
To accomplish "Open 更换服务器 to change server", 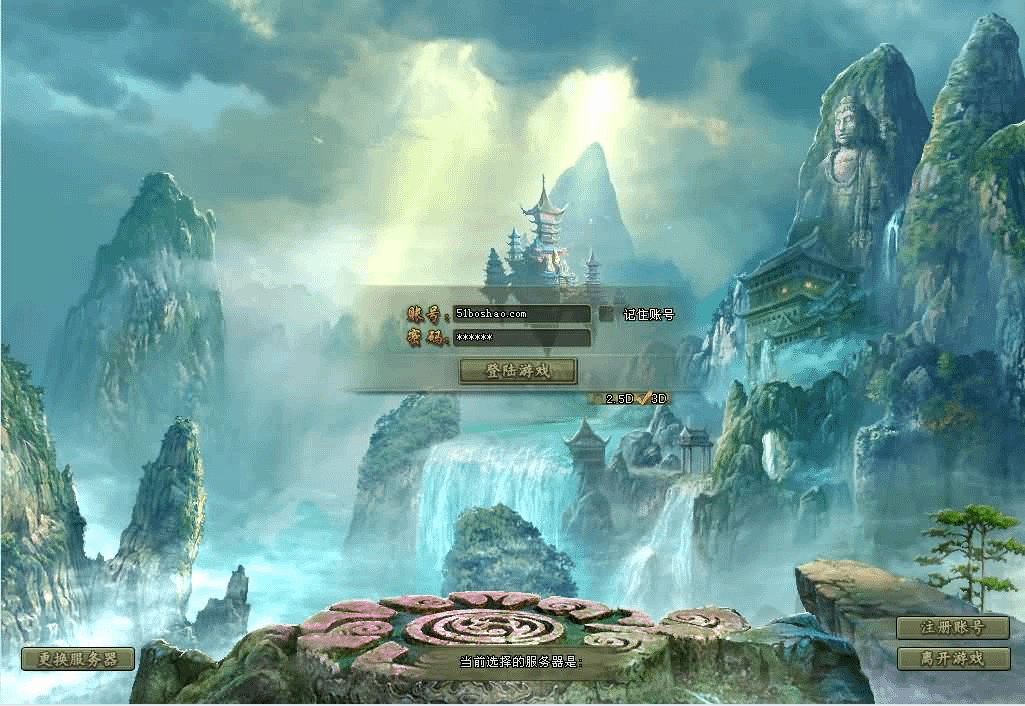I will point(78,659).
